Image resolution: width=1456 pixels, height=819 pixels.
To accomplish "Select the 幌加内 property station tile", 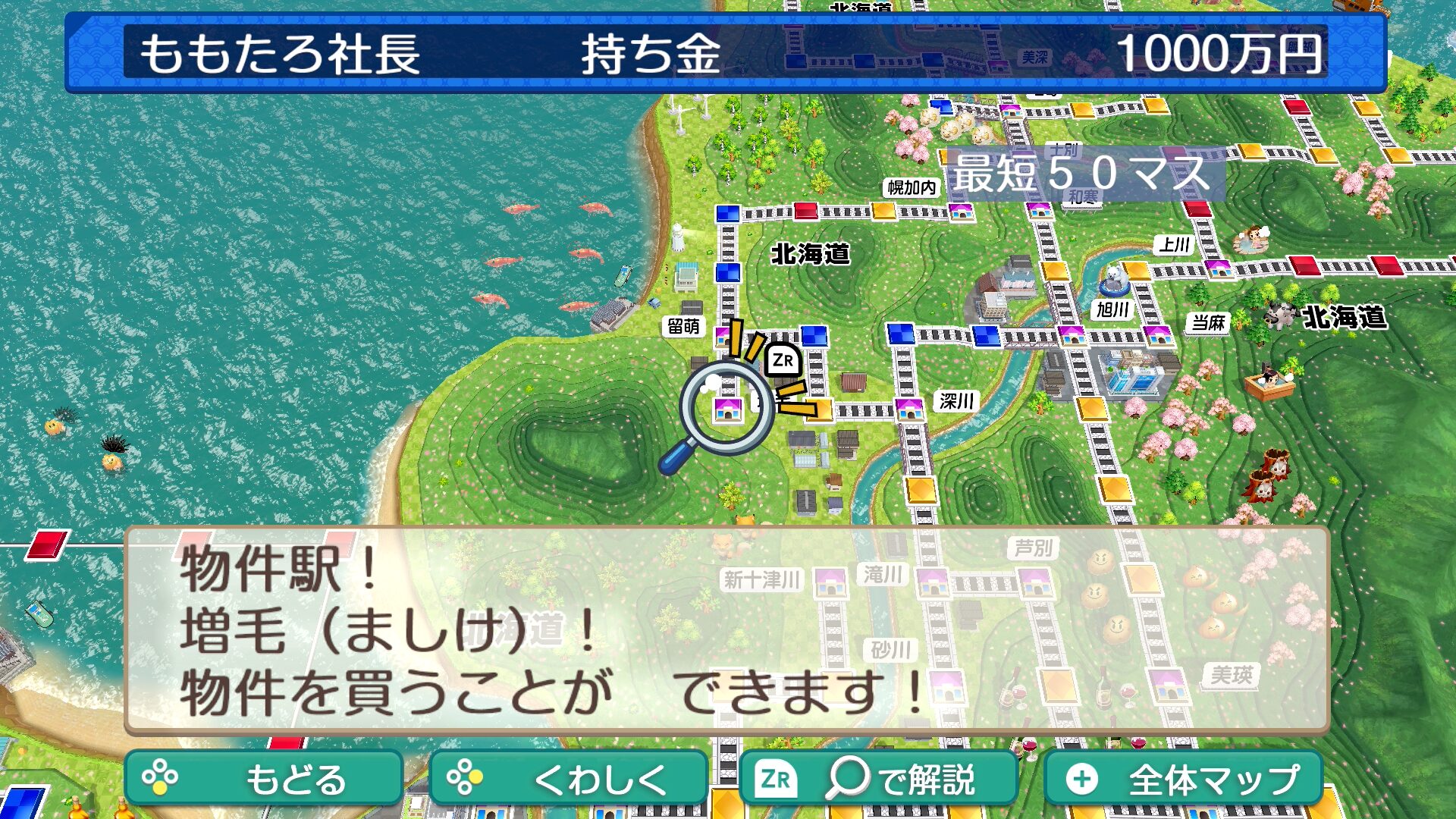I will [961, 211].
